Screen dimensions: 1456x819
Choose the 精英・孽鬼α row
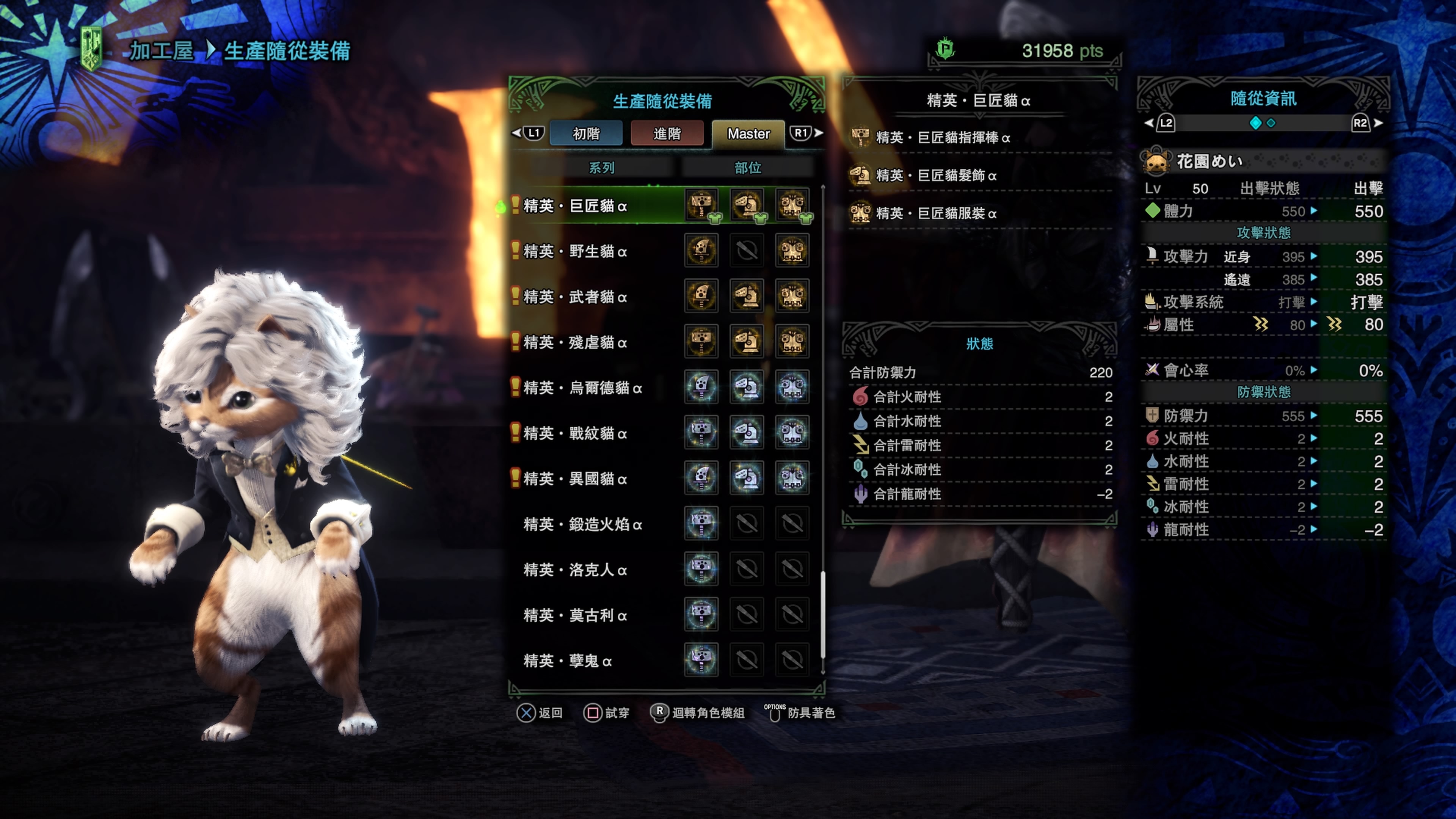(x=568, y=661)
